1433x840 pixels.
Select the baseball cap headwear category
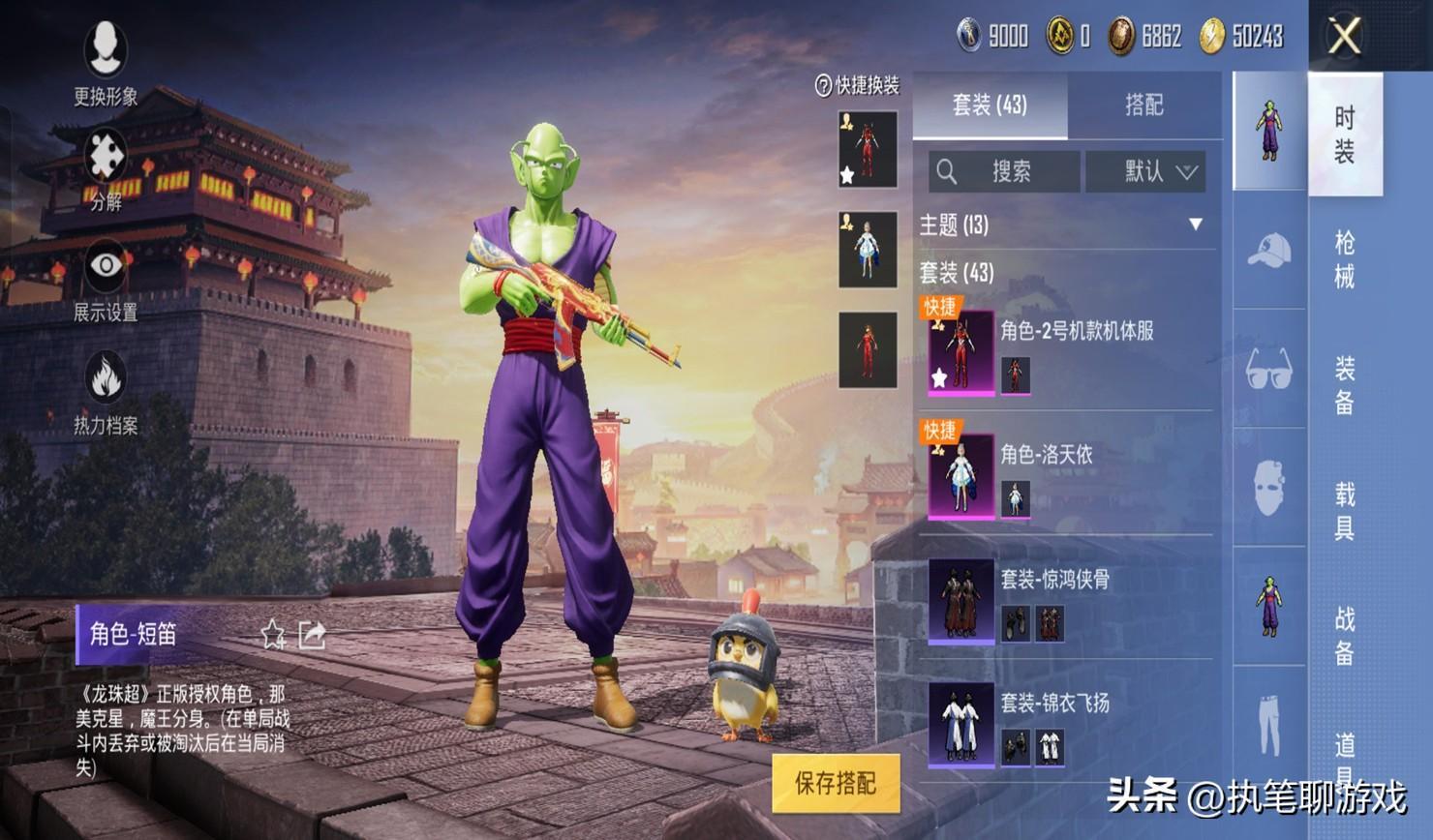pos(1269,252)
